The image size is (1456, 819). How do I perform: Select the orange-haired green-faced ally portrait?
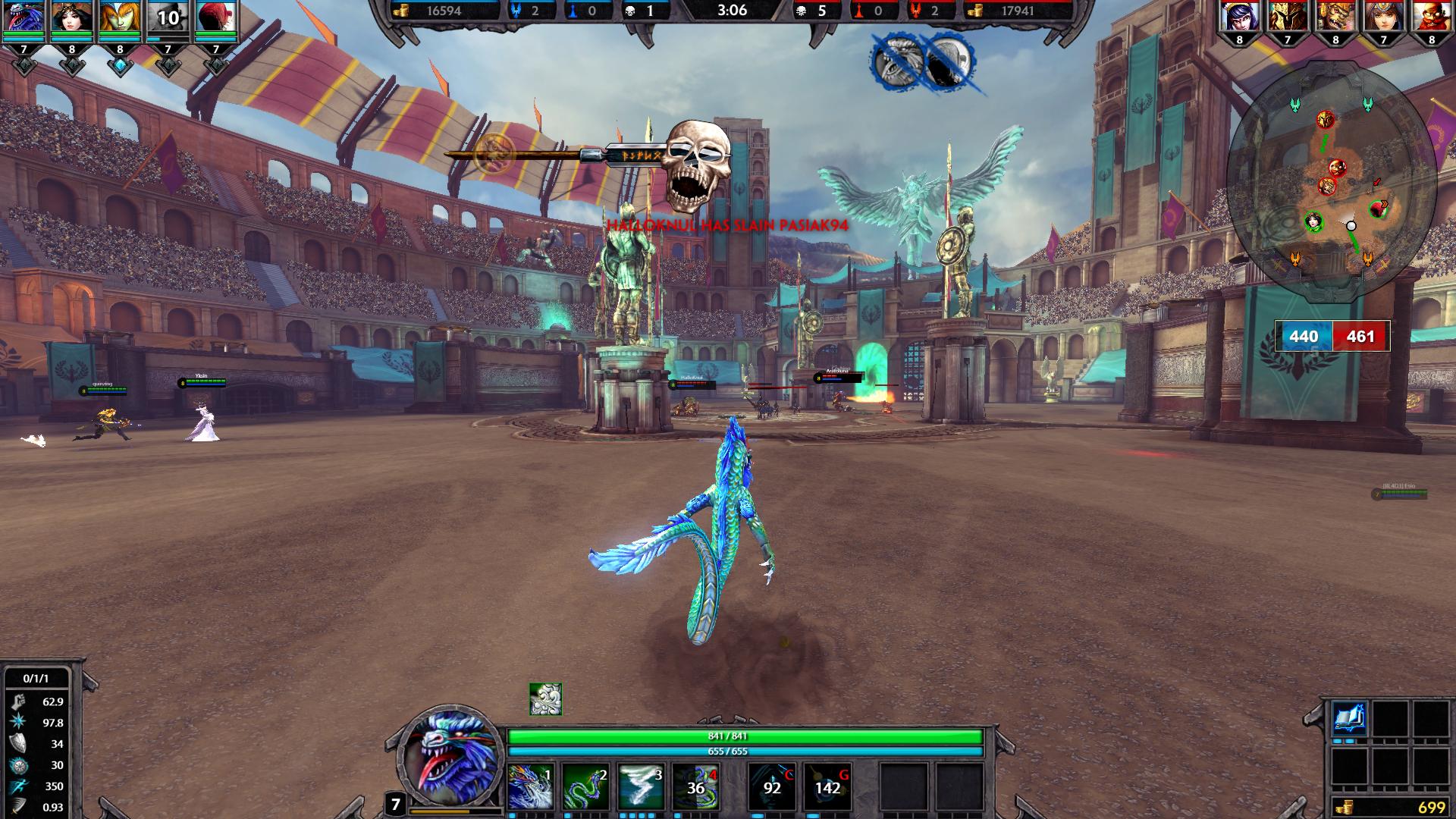(x=120, y=18)
